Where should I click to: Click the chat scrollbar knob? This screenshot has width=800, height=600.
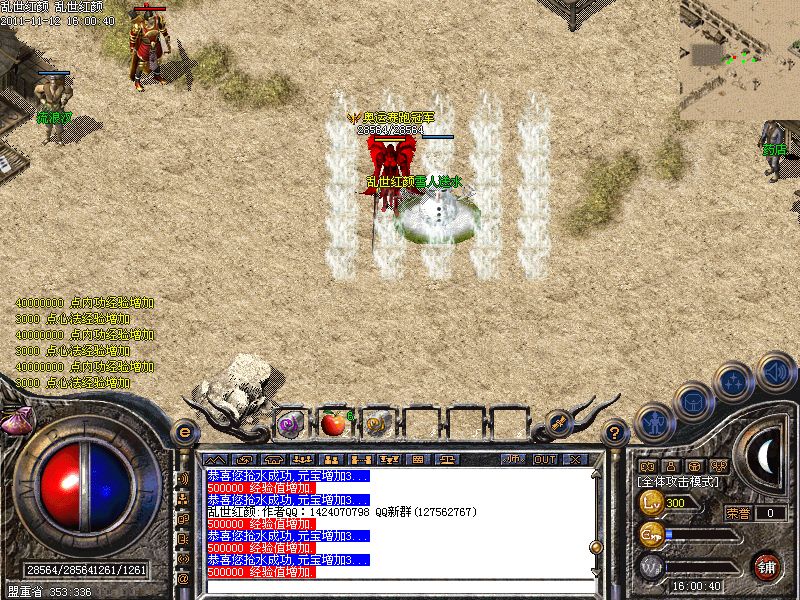pos(596,548)
